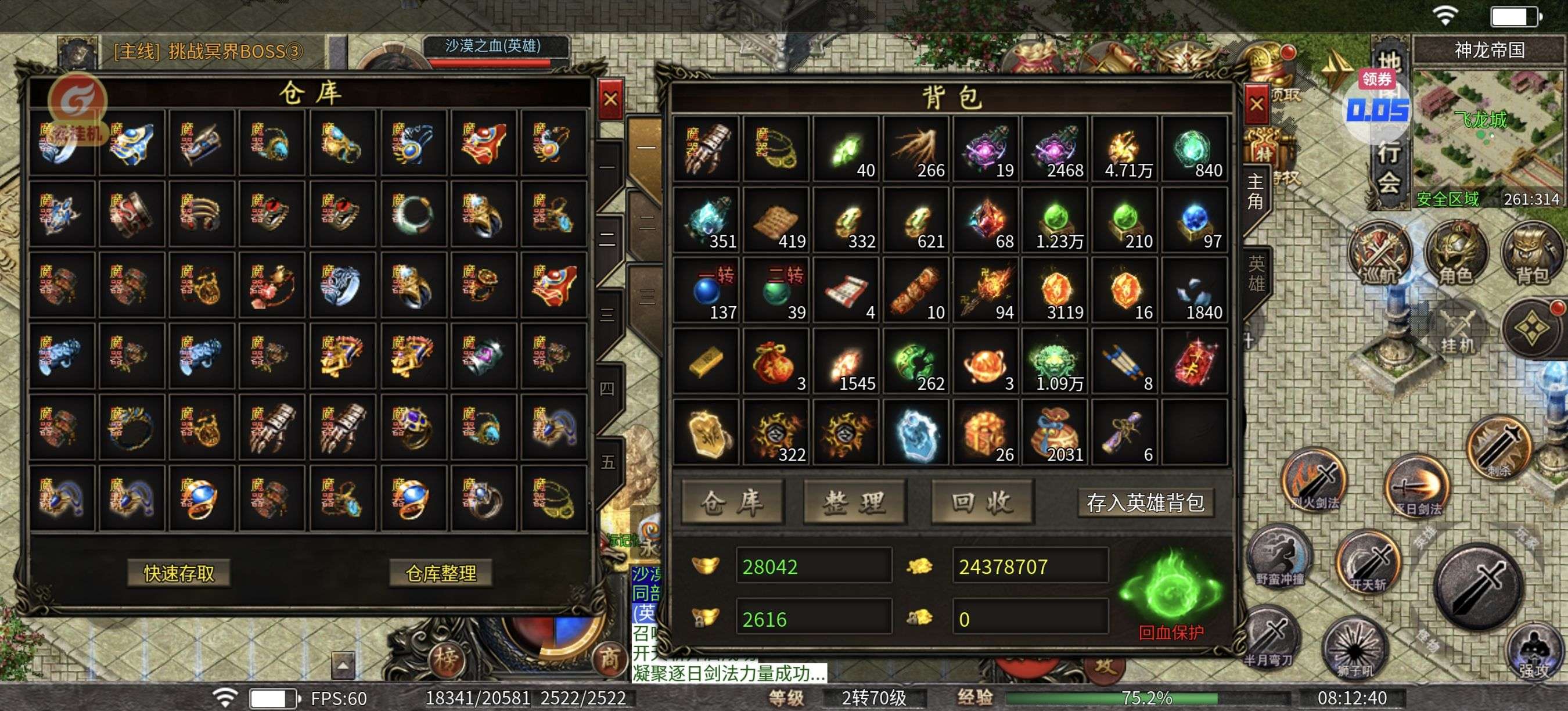Choose 存入英雄背包 to store in hero bag

click(x=1145, y=503)
